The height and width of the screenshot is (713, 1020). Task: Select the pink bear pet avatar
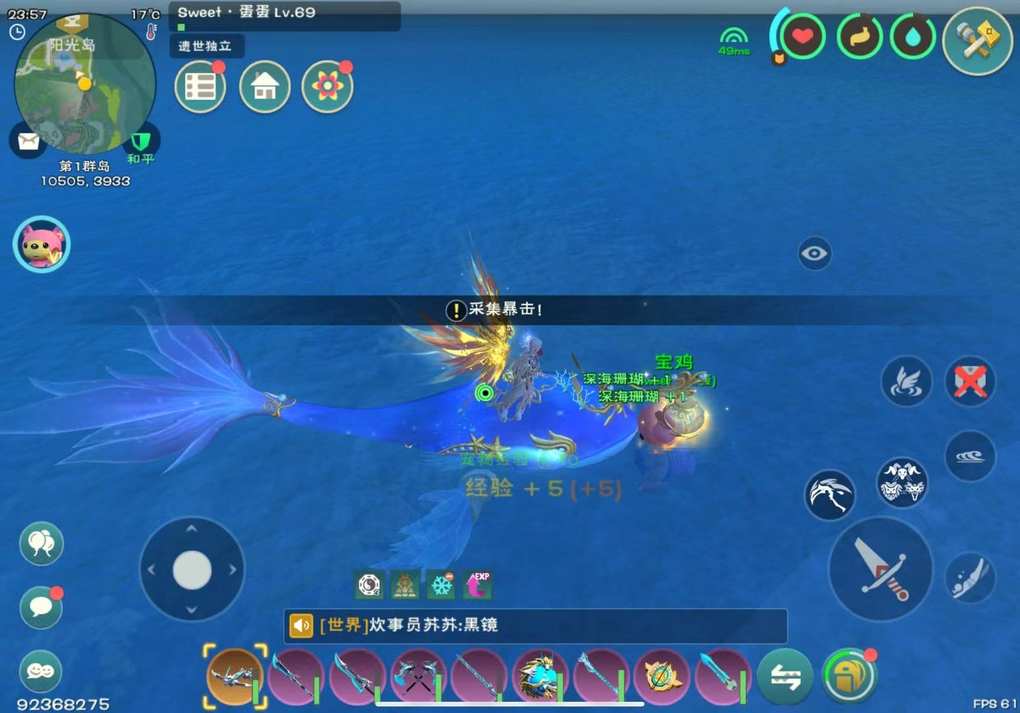(41, 244)
